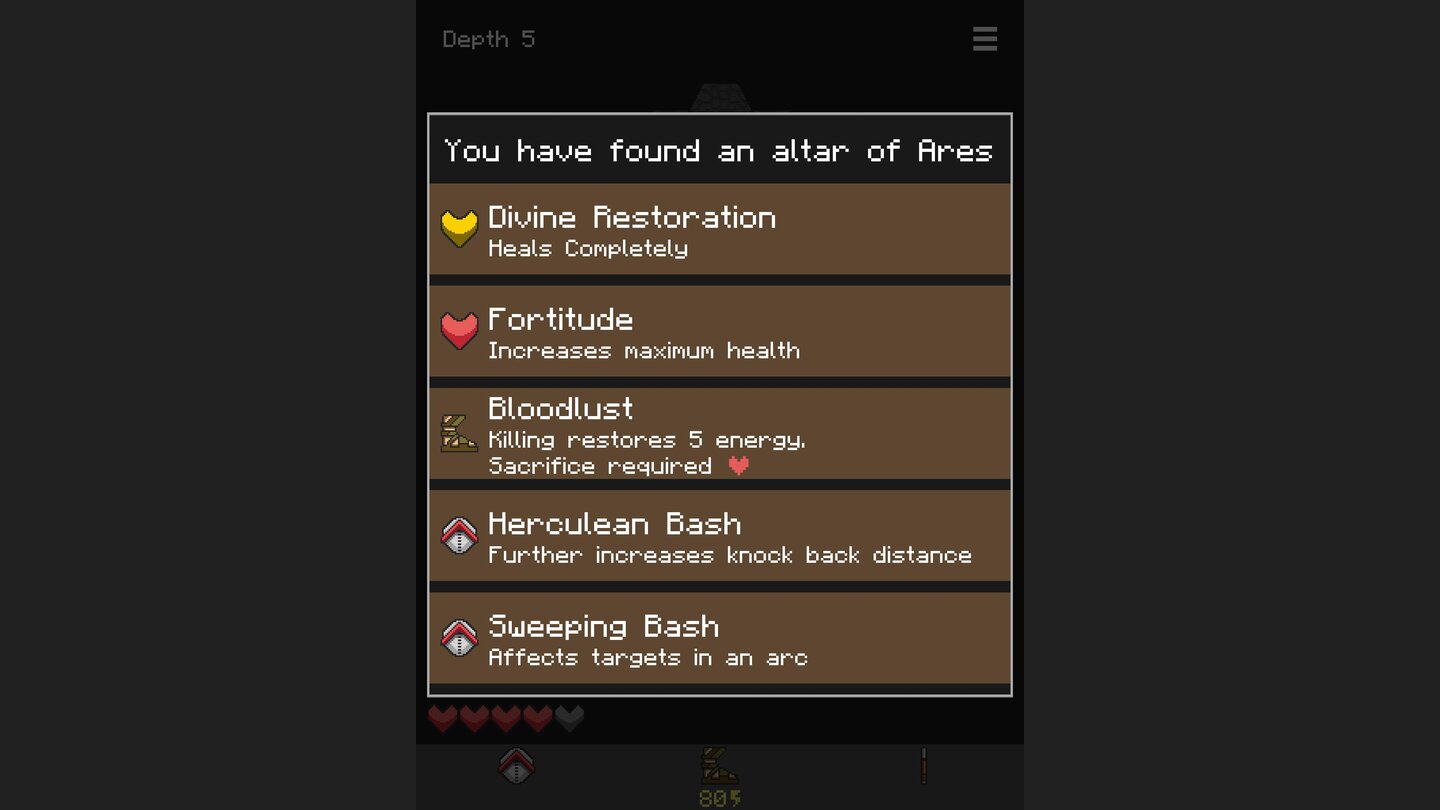The image size is (1440, 810).
Task: Click the boot icon next to Bloodlust
Action: click(x=459, y=434)
